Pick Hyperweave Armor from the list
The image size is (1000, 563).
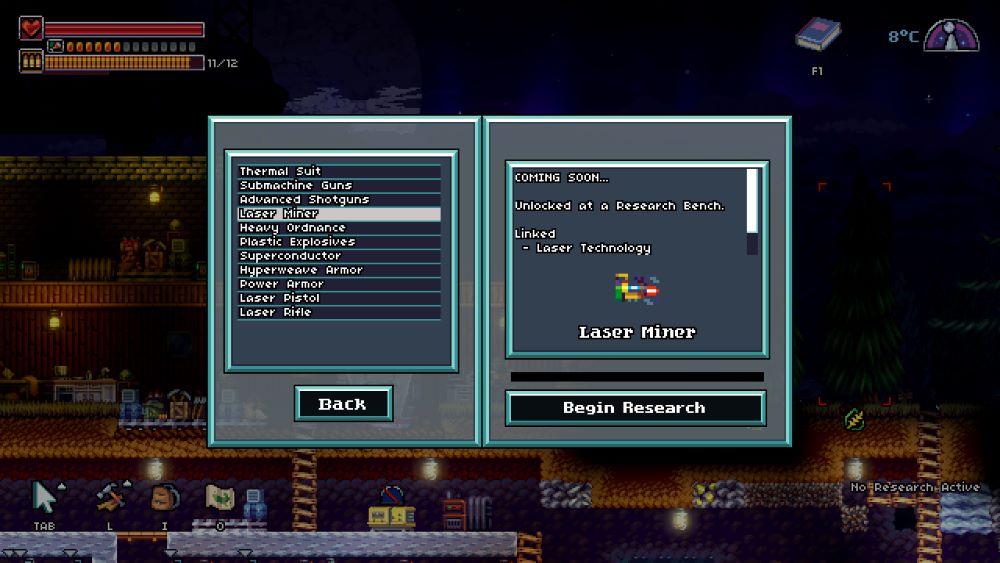coord(338,270)
